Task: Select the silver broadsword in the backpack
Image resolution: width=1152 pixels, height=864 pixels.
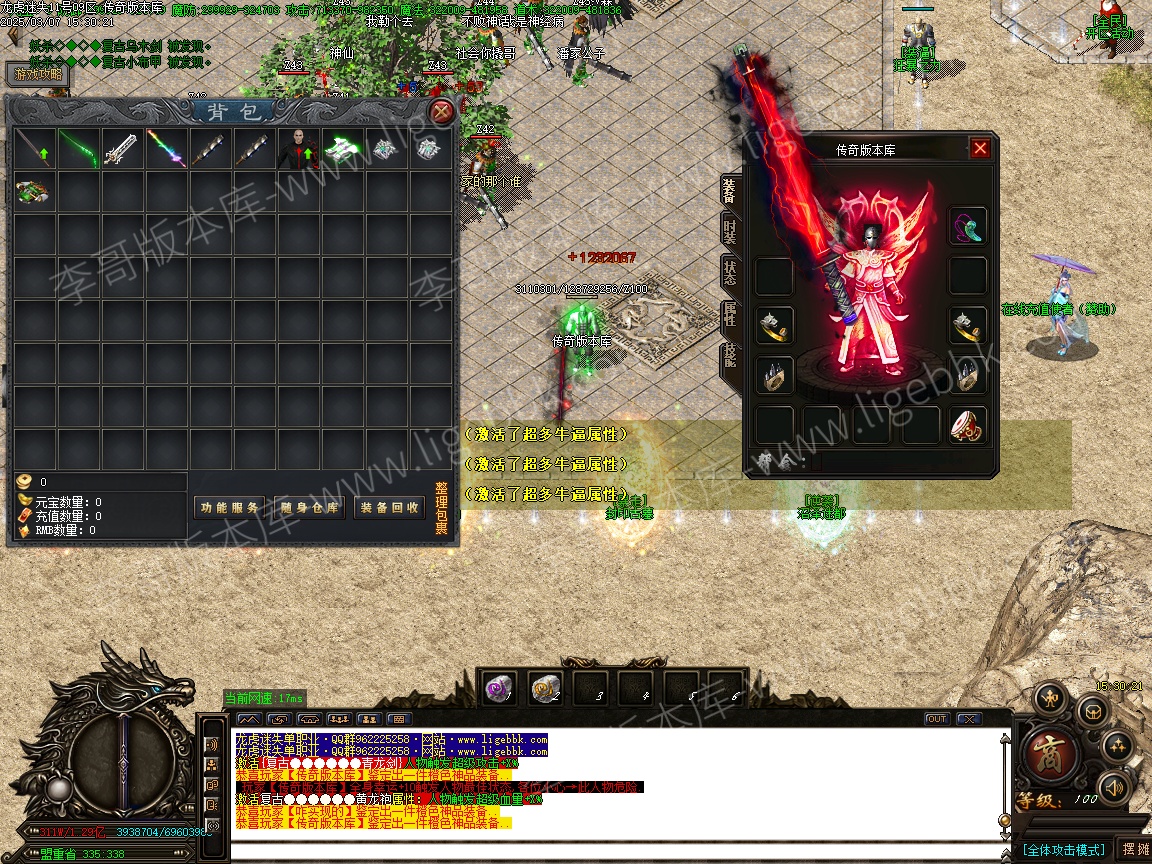Action: 122,148
